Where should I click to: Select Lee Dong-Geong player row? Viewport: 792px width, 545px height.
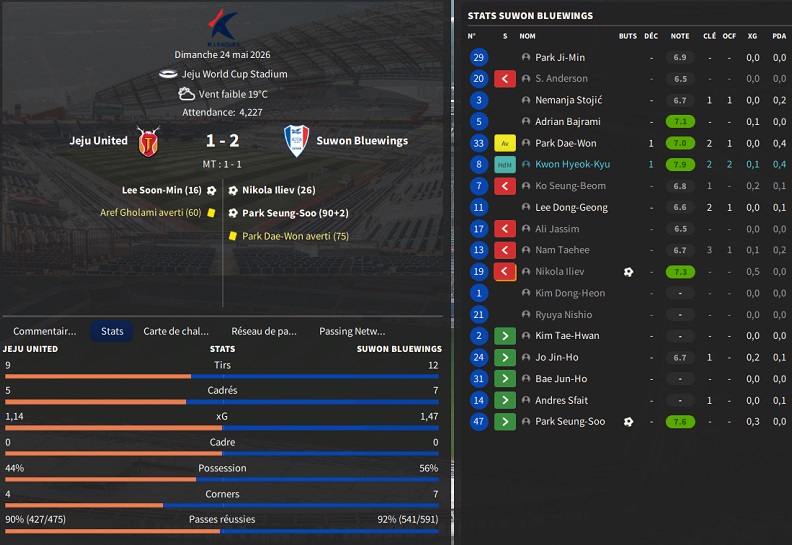point(571,207)
